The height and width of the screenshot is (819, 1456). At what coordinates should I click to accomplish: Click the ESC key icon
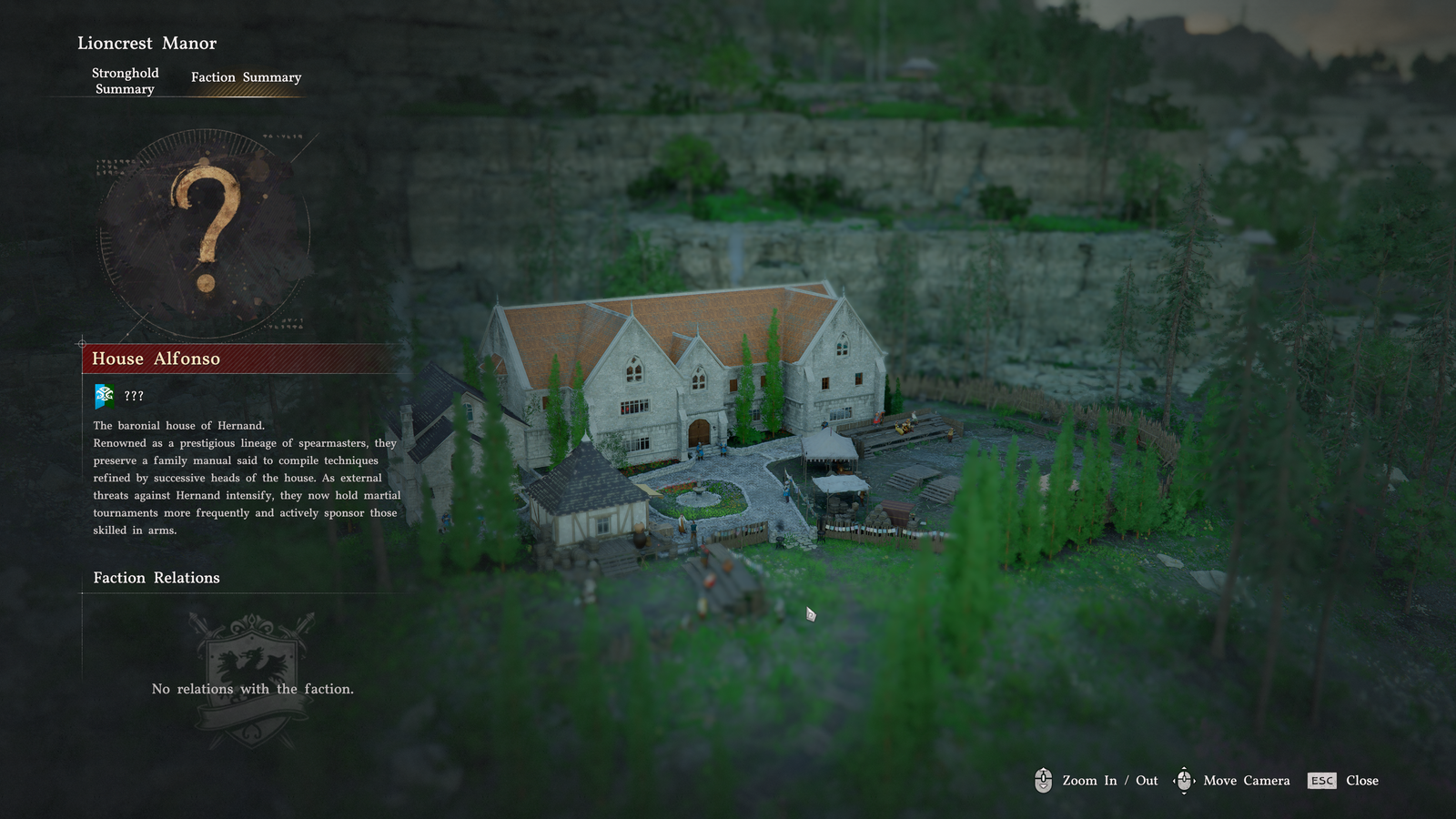coord(1321,781)
